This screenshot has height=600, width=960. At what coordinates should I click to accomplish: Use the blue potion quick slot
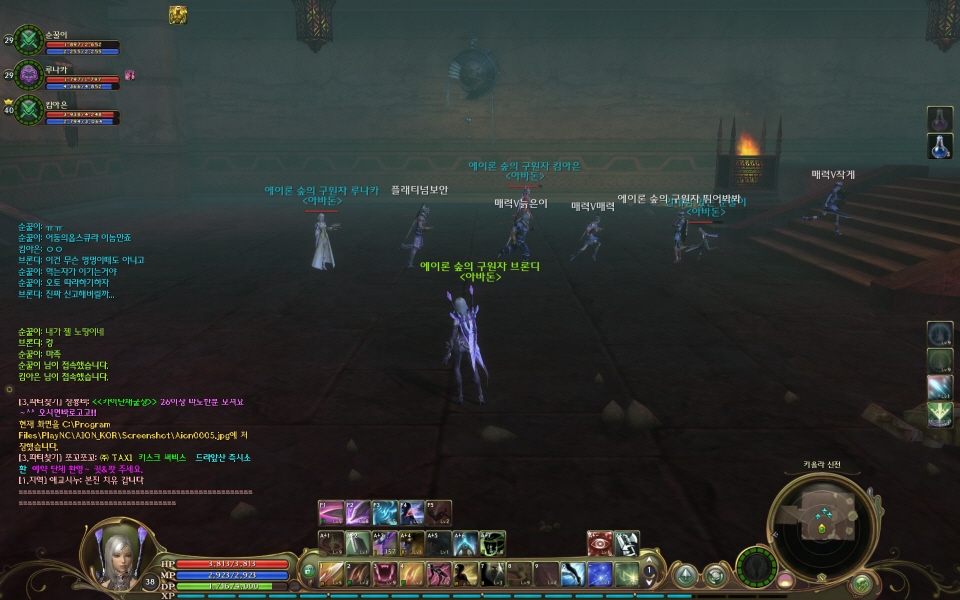point(940,146)
